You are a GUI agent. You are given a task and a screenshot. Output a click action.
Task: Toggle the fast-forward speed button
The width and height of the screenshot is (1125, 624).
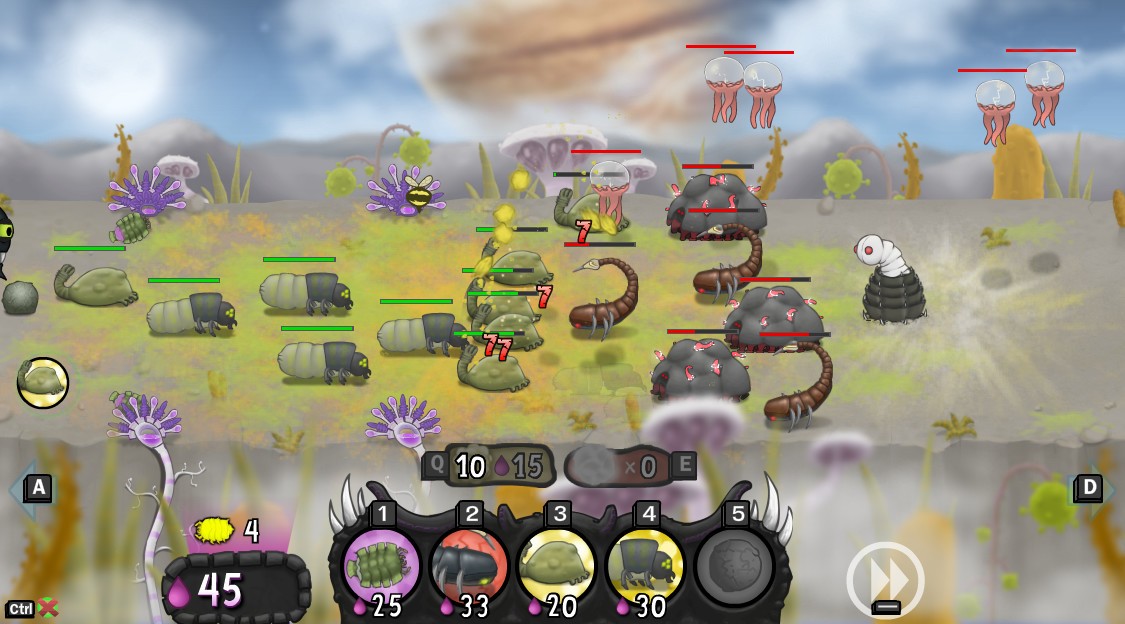pyautogui.click(x=885, y=580)
